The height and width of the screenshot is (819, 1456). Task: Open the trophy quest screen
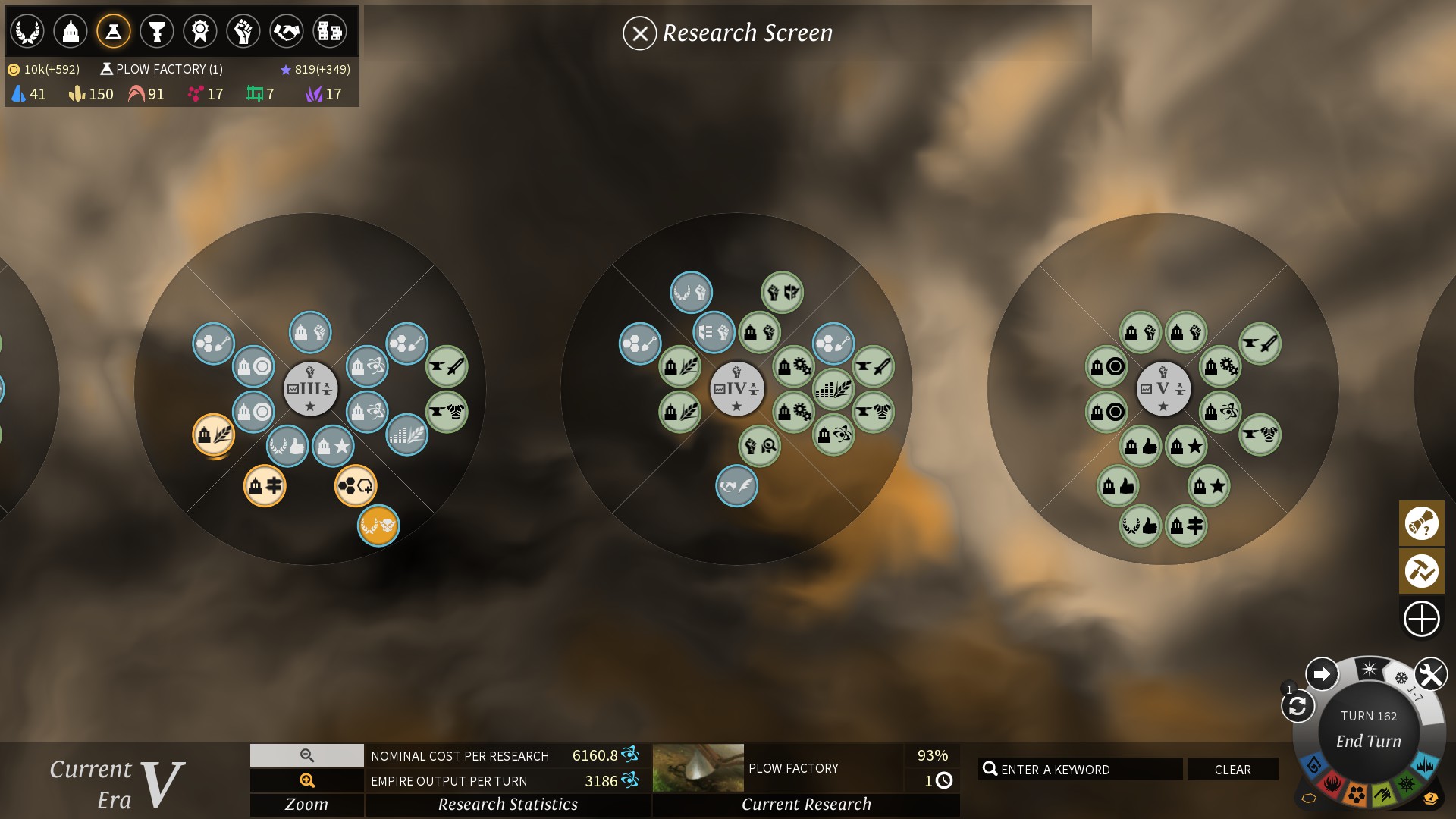[157, 31]
